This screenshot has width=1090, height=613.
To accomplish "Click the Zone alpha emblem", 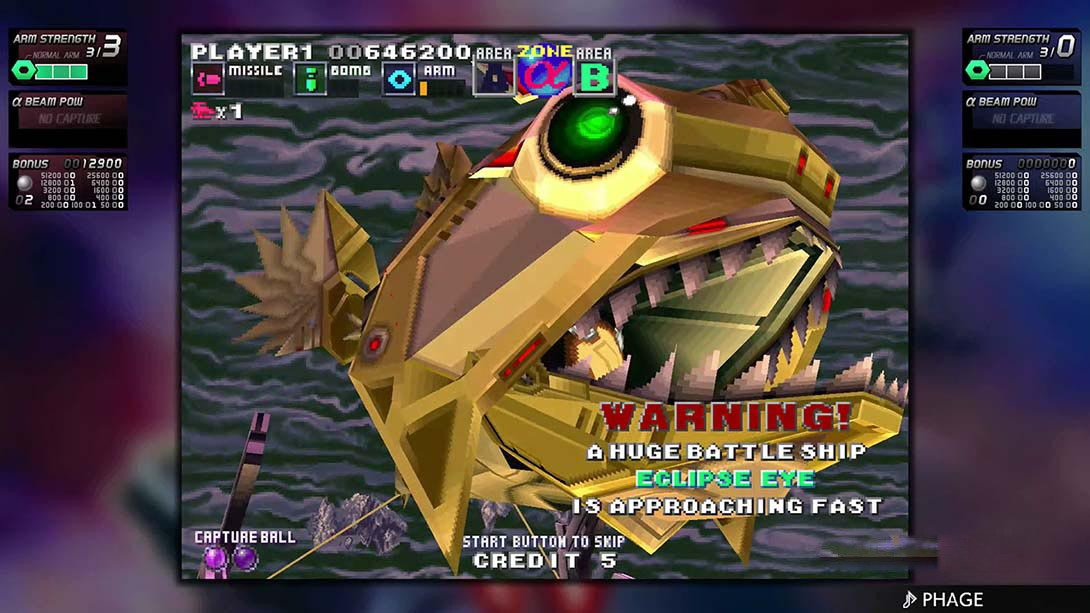I will pos(544,74).
